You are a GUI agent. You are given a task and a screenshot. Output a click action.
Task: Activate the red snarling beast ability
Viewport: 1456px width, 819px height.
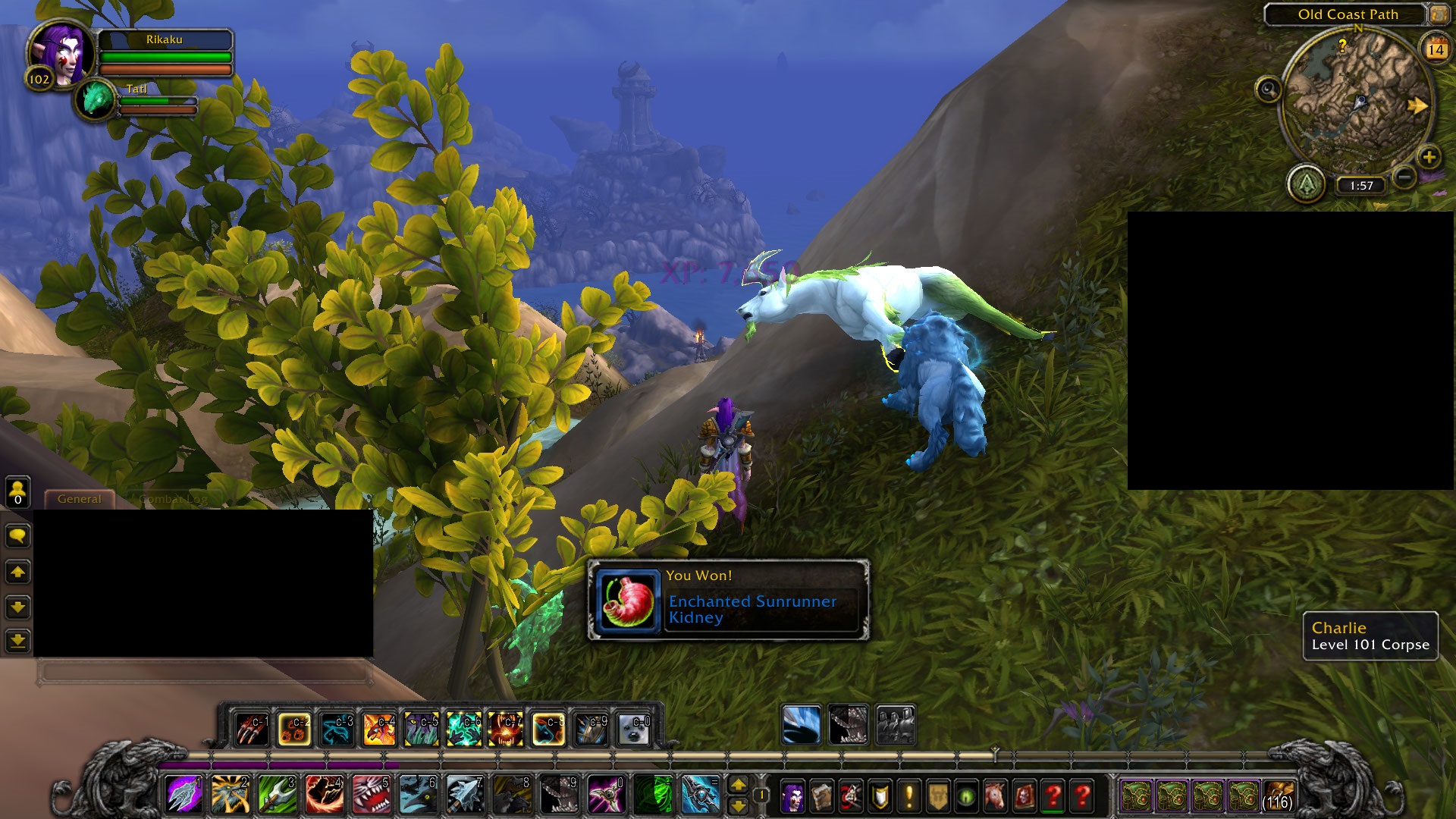[372, 795]
